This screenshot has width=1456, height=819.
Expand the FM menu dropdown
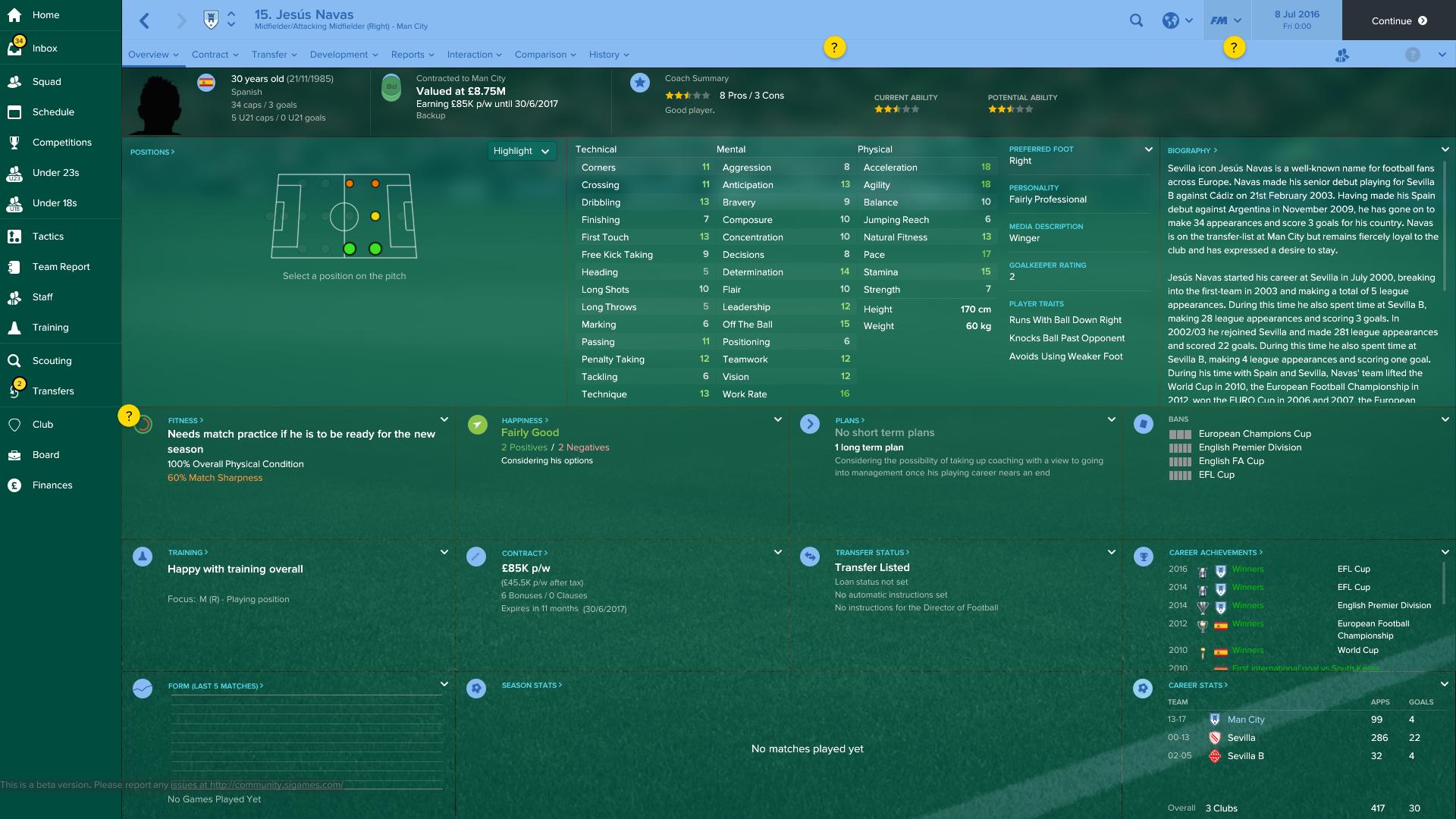pyautogui.click(x=1227, y=20)
